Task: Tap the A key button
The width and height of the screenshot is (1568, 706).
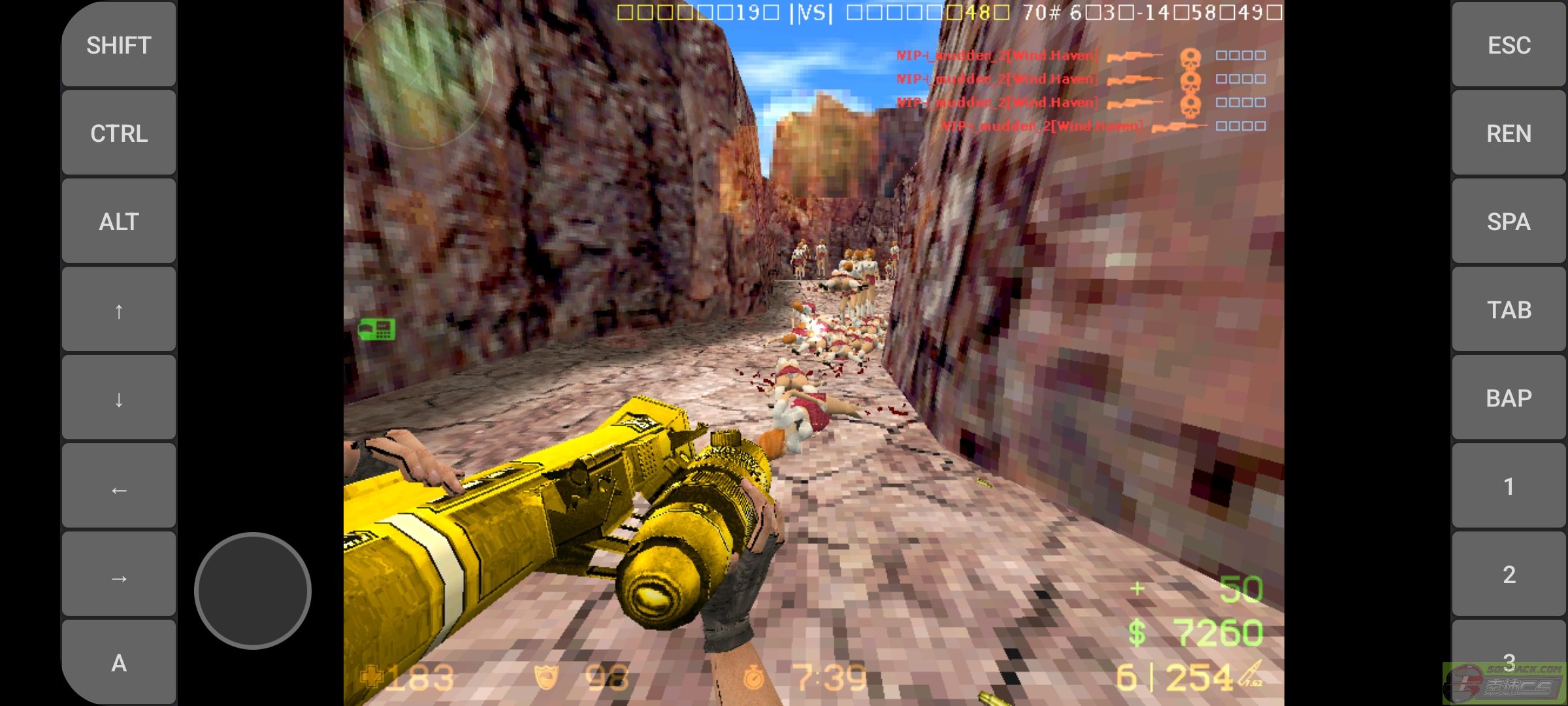Action: coord(119,662)
